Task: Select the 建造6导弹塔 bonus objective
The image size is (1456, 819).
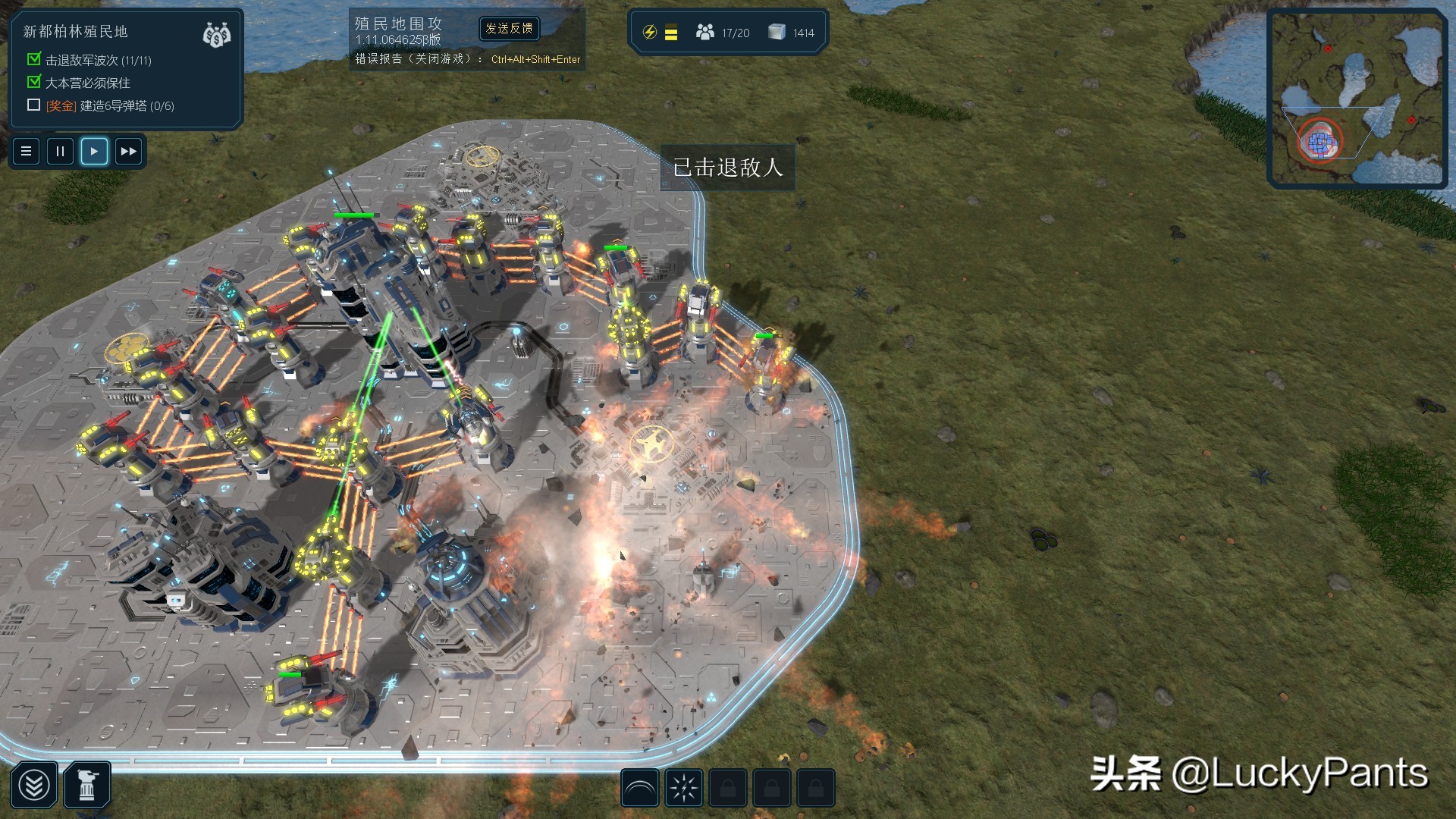Action: (x=111, y=106)
